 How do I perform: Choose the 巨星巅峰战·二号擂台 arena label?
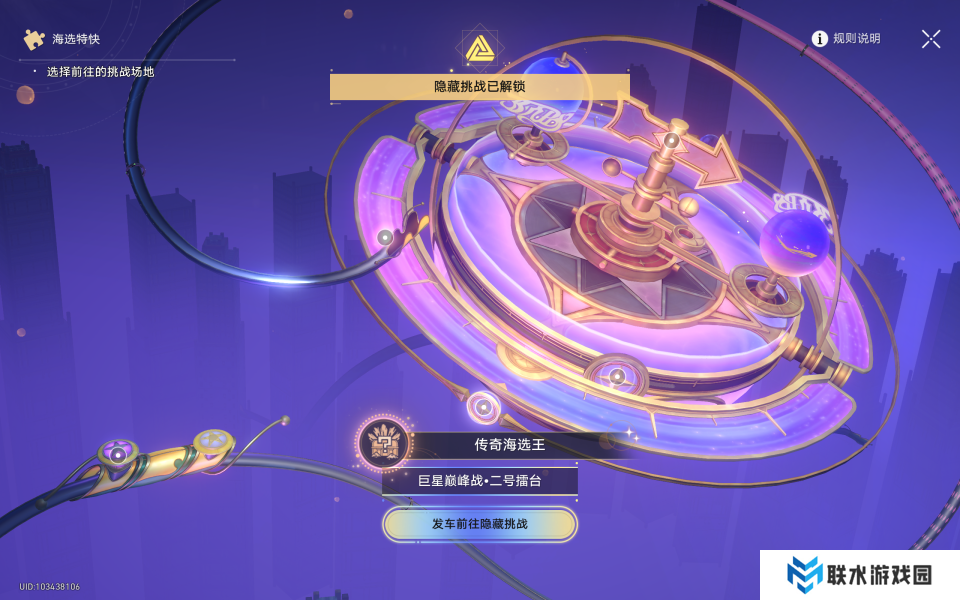[480, 481]
